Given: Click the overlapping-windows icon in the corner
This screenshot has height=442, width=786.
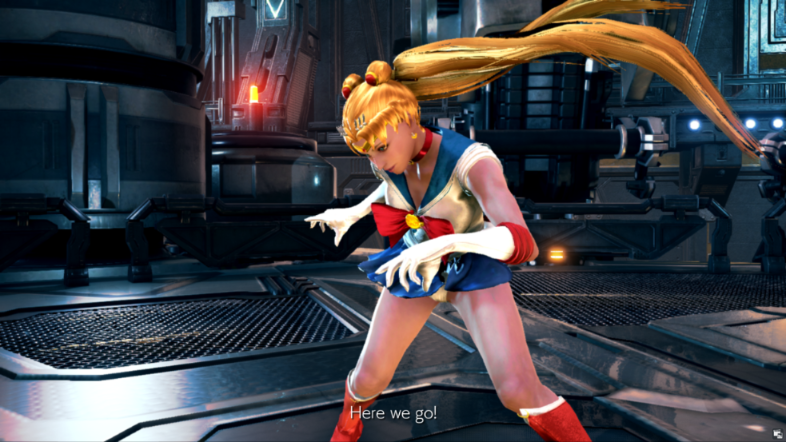Looking at the screenshot, I should (x=775, y=433).
